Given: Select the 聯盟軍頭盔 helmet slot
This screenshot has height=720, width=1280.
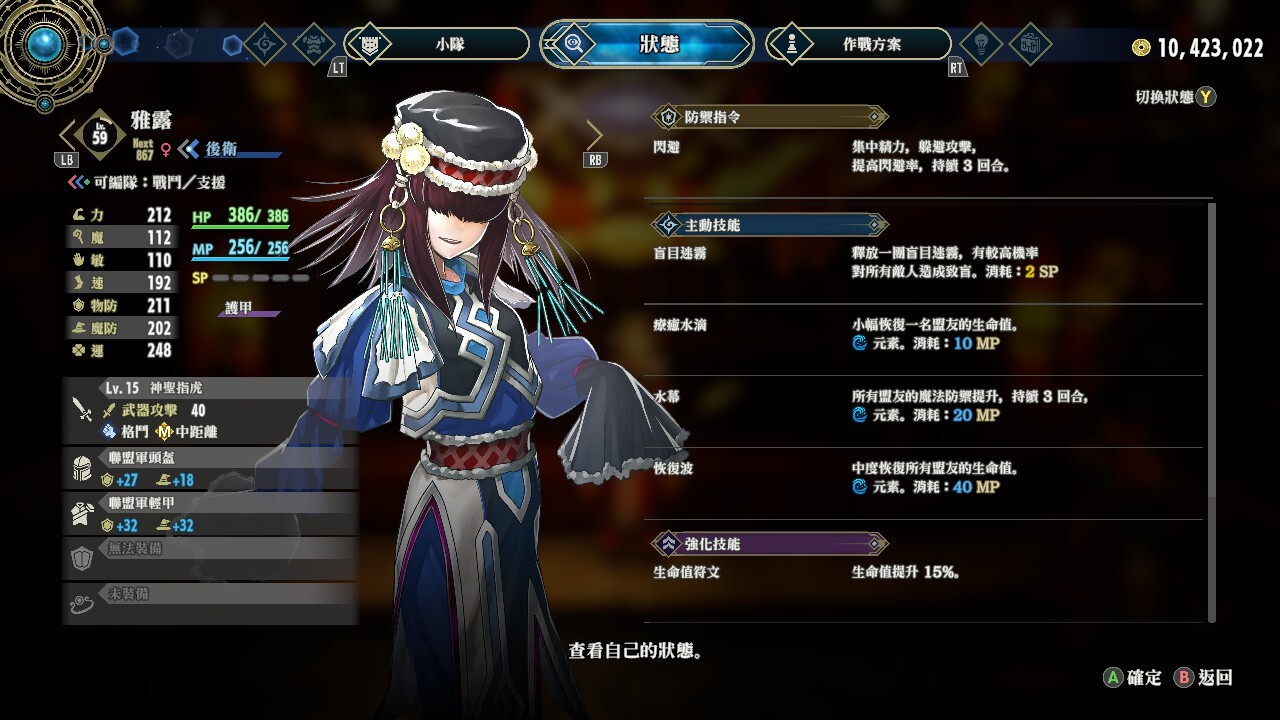Looking at the screenshot, I should pyautogui.click(x=210, y=469).
